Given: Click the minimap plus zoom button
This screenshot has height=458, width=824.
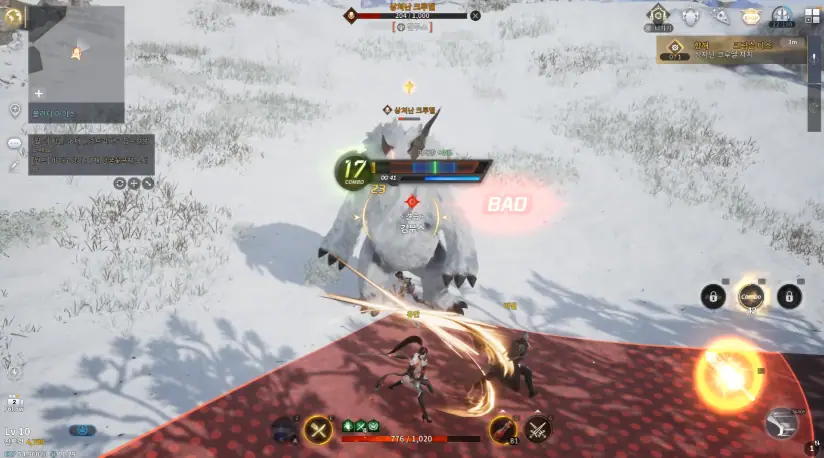Looking at the screenshot, I should click(x=39, y=93).
